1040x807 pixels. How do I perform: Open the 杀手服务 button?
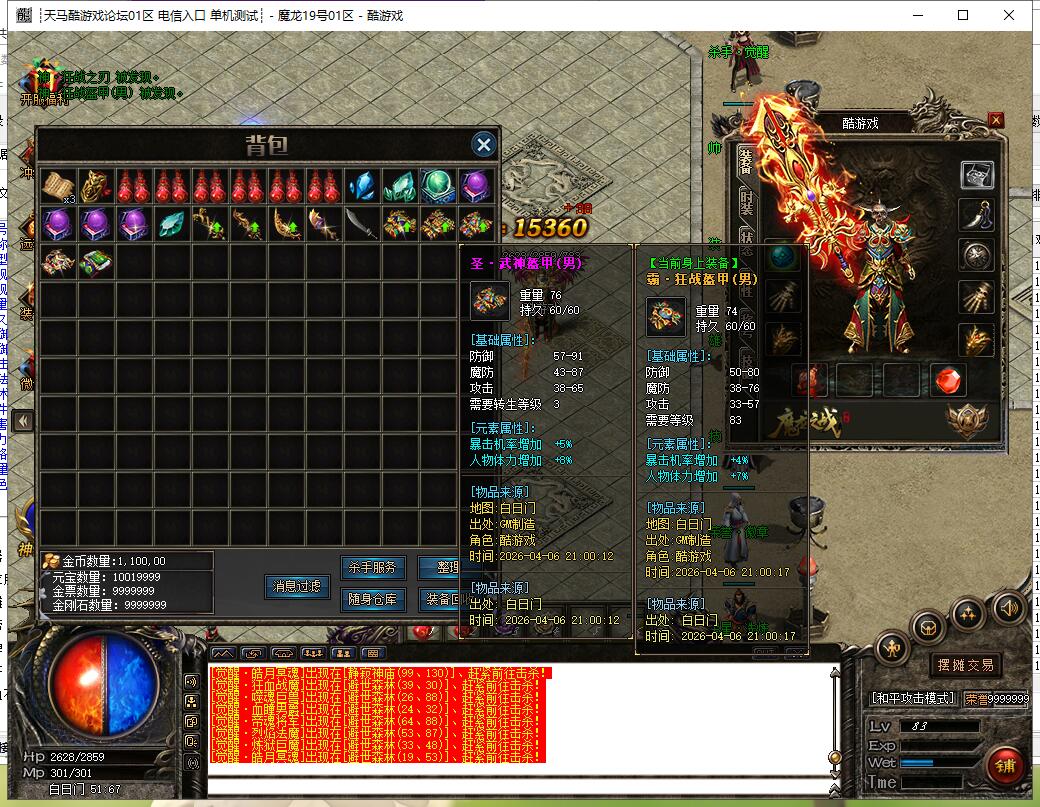click(x=373, y=568)
